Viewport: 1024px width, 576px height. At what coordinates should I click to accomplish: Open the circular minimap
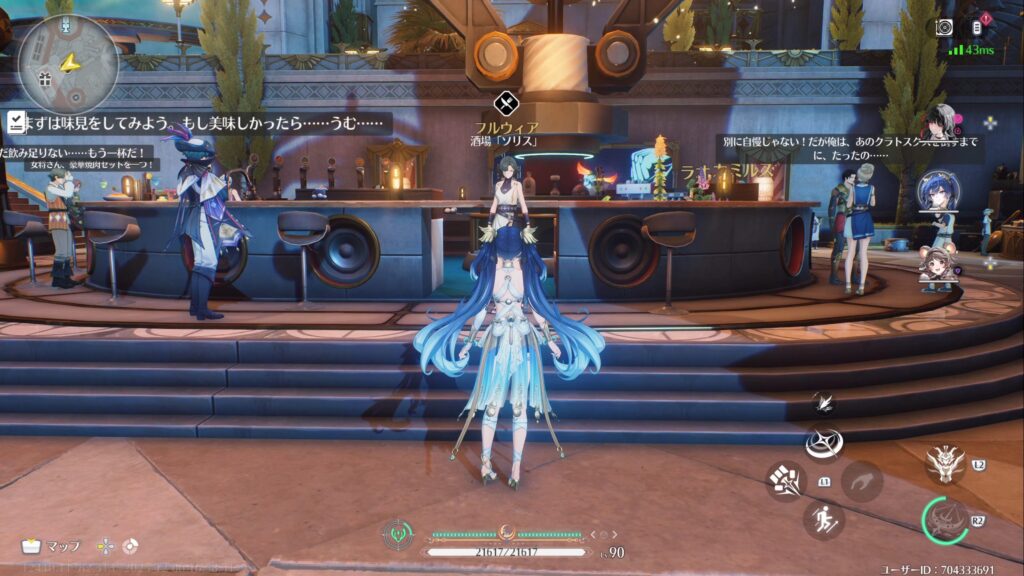pos(67,63)
